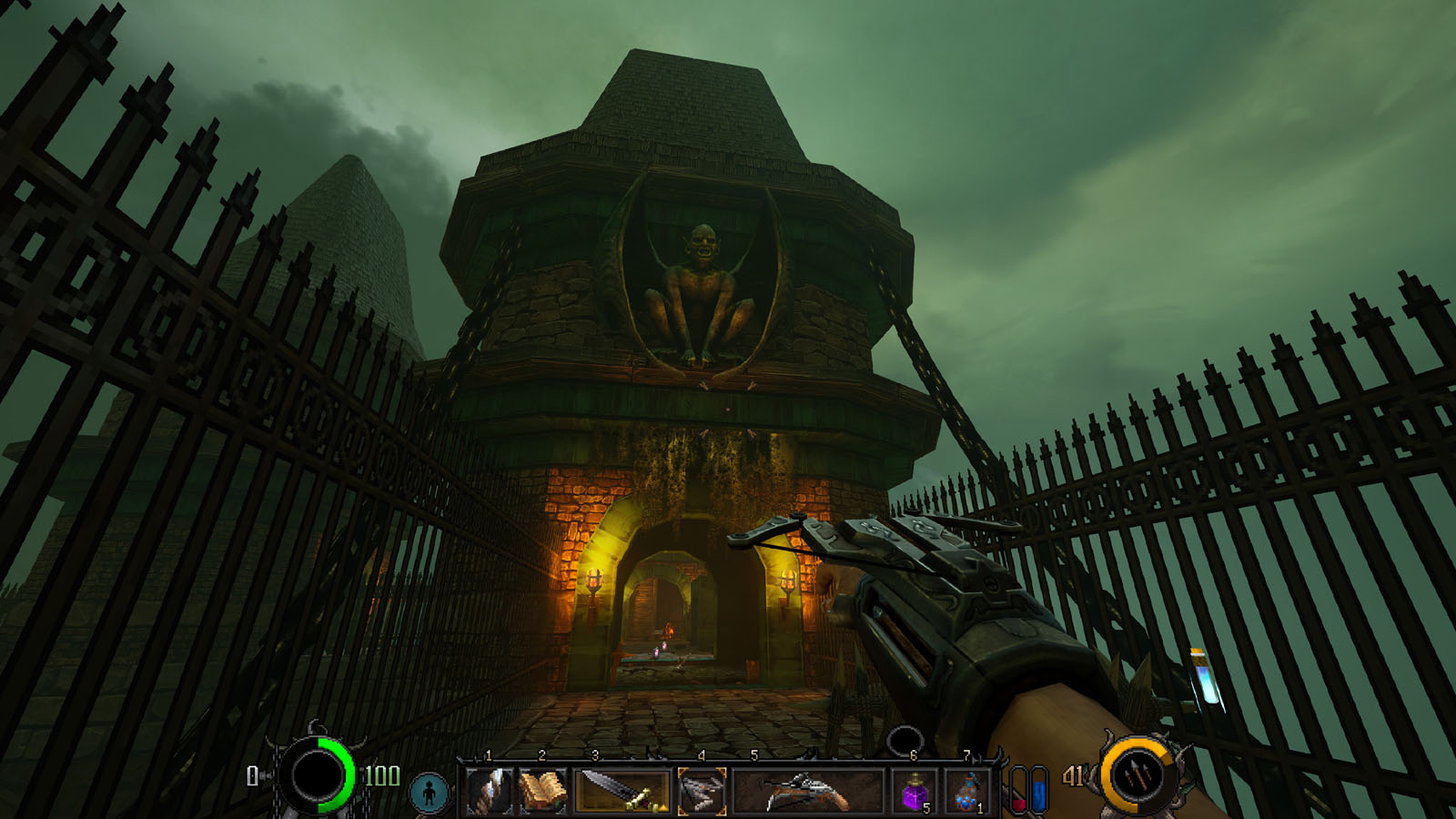Equip the spellbook in slot 2
The width and height of the screenshot is (1456, 819).
[x=543, y=790]
